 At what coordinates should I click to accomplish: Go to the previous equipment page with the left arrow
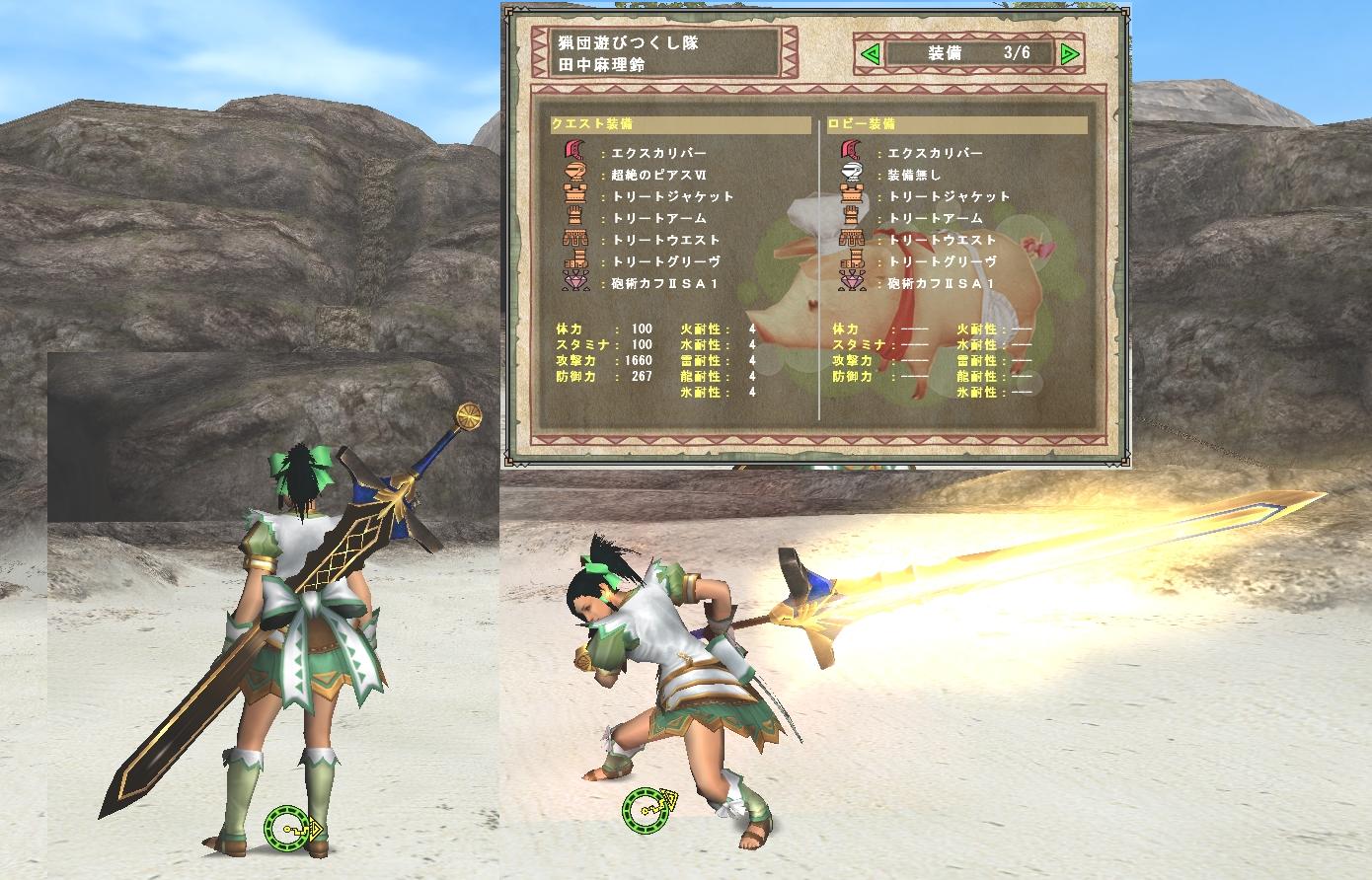click(x=870, y=54)
